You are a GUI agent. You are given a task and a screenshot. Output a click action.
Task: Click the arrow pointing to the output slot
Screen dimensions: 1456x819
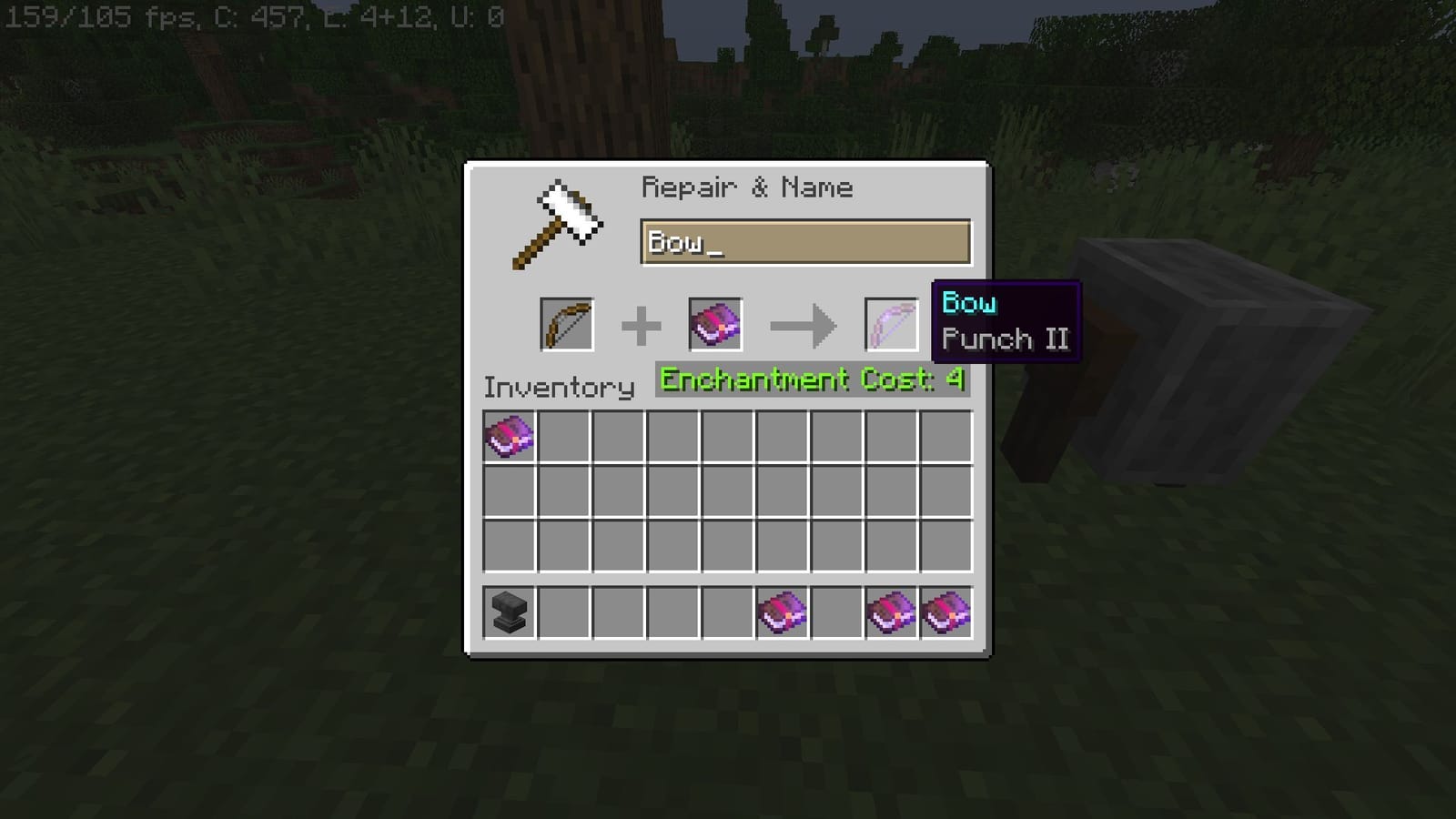coord(804,324)
